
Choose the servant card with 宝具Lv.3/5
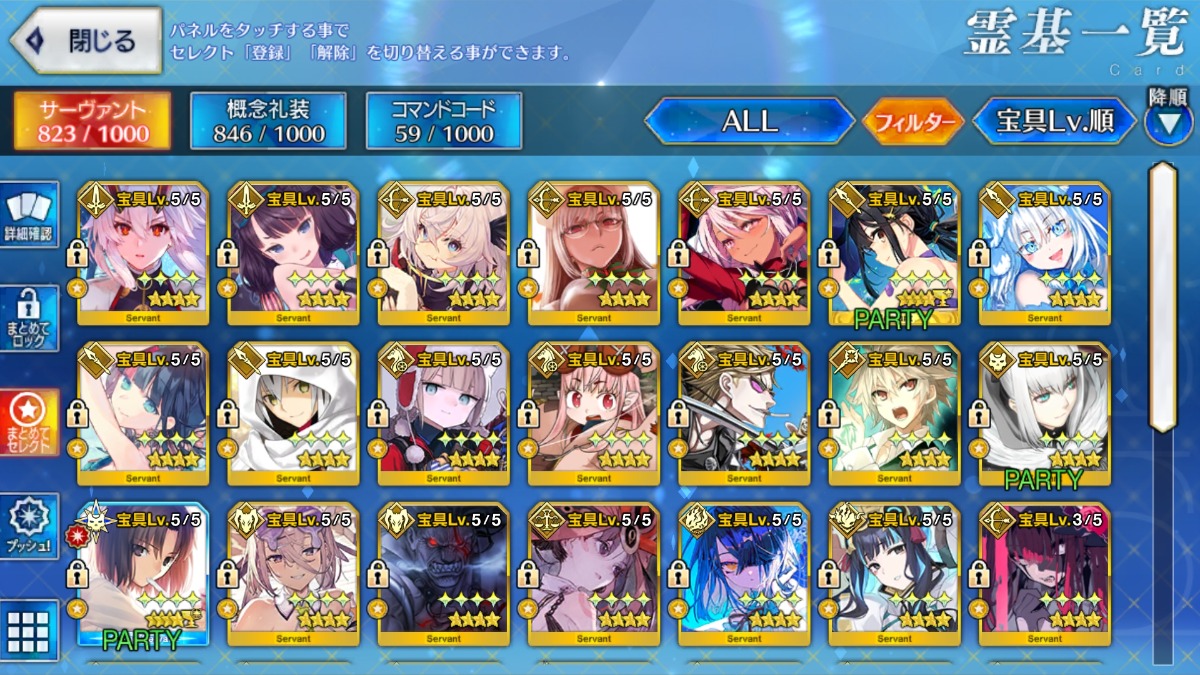point(1044,575)
